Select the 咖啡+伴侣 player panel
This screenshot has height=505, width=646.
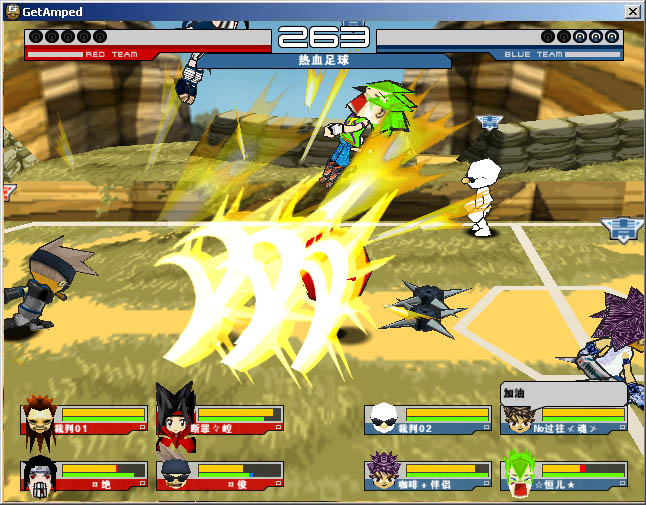click(x=429, y=475)
